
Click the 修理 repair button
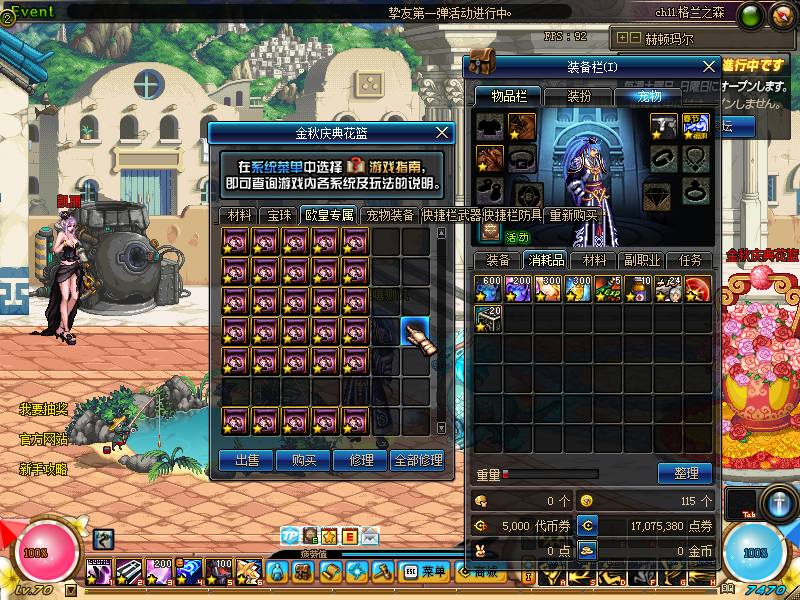[360, 460]
